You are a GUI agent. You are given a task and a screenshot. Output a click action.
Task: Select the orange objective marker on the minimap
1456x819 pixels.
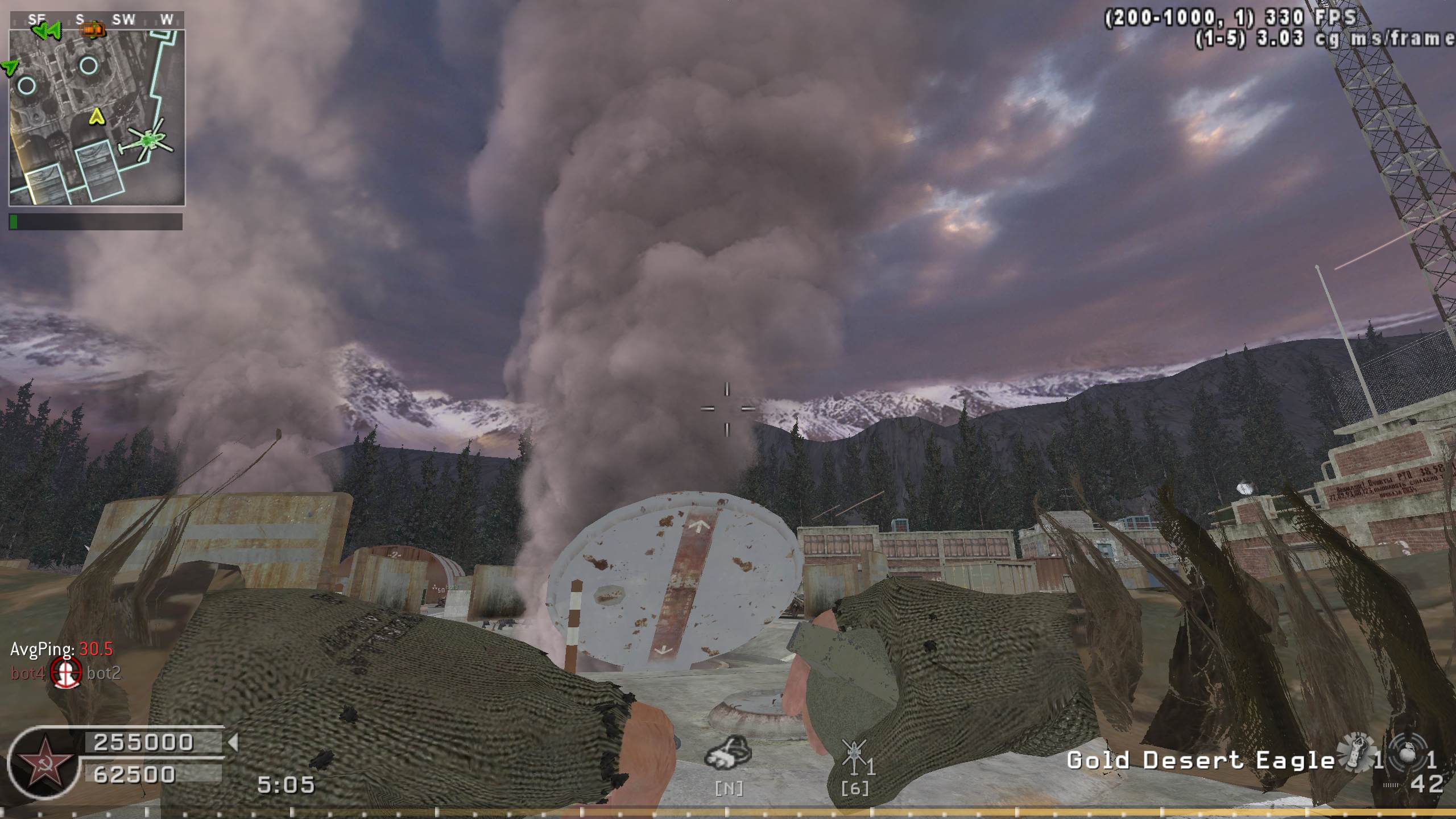pyautogui.click(x=93, y=28)
